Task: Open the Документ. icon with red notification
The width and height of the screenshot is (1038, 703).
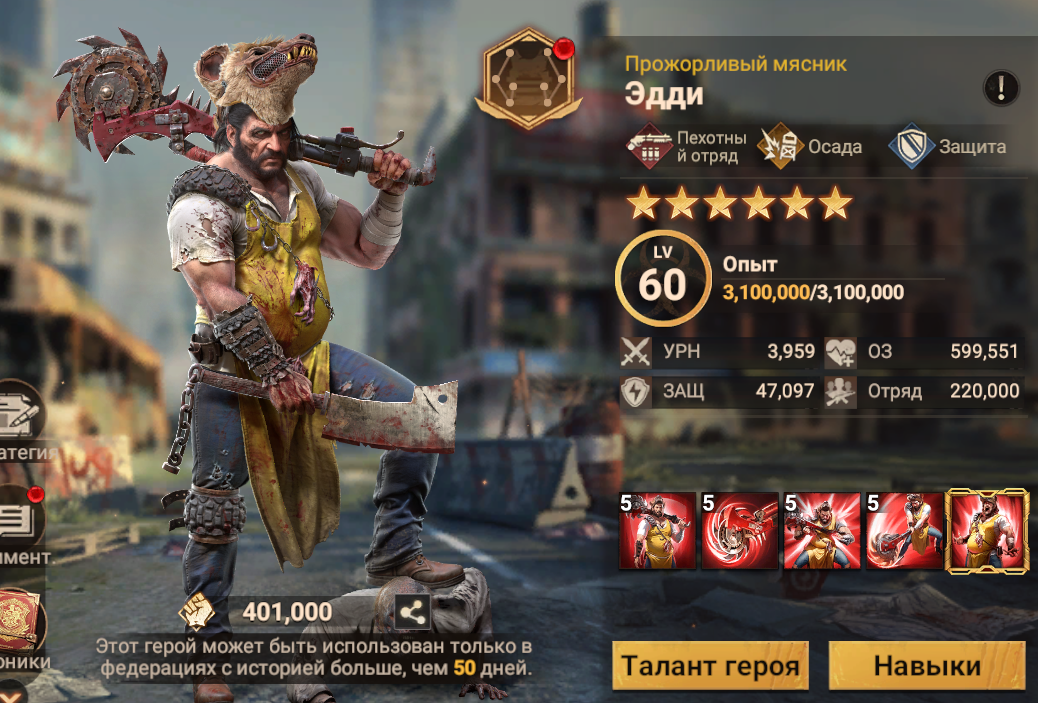Action: tap(20, 520)
